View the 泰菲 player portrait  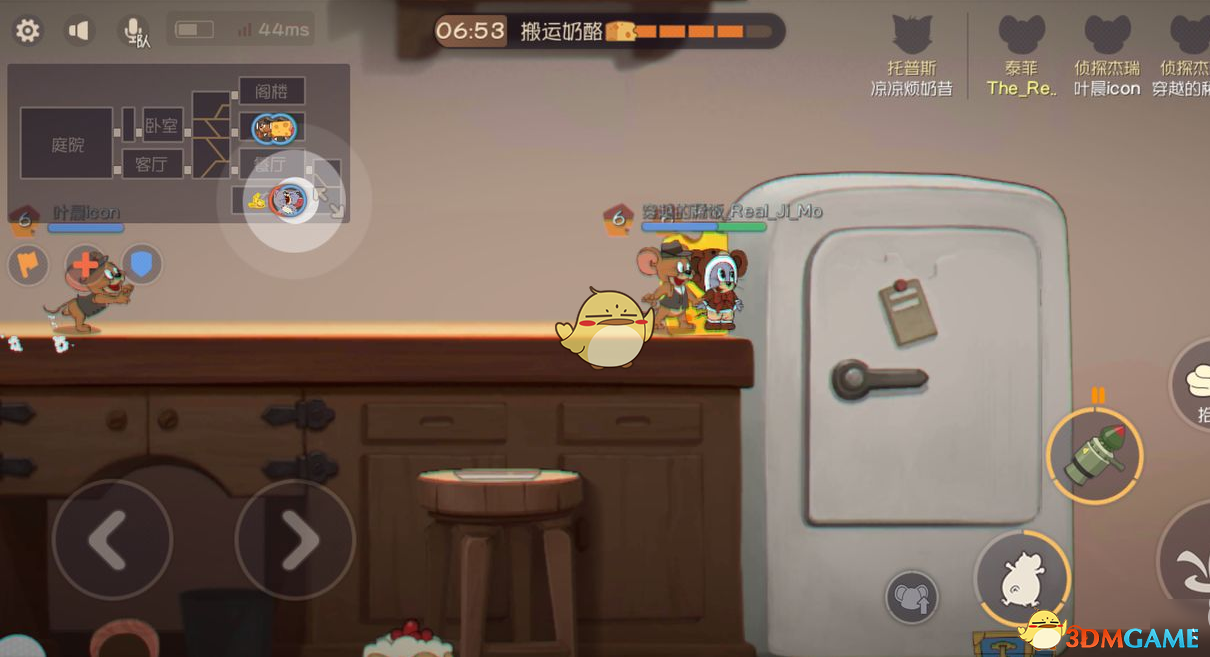pos(1021,36)
